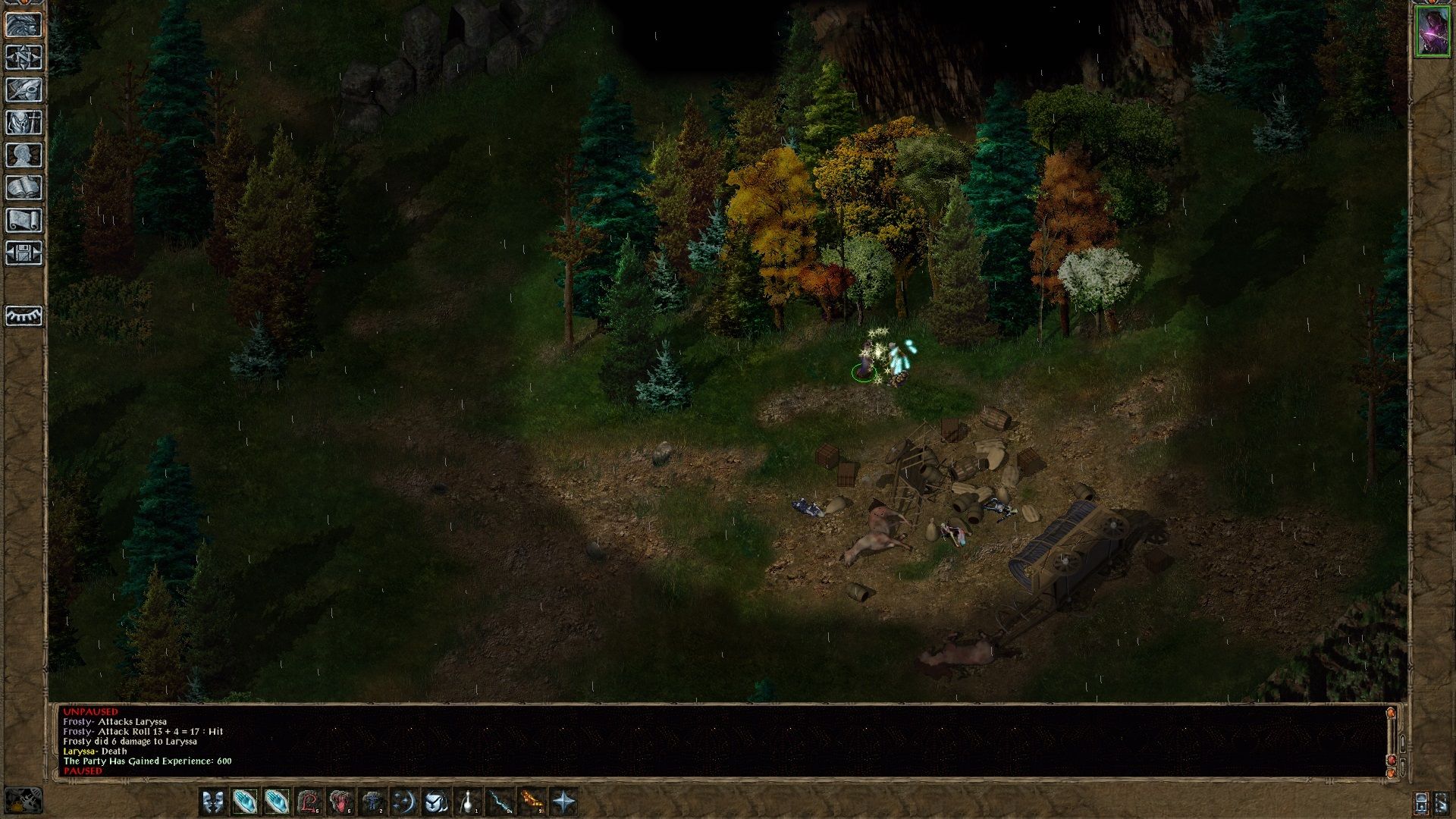
Task: Activate the red hand ability icon
Action: coord(340,802)
